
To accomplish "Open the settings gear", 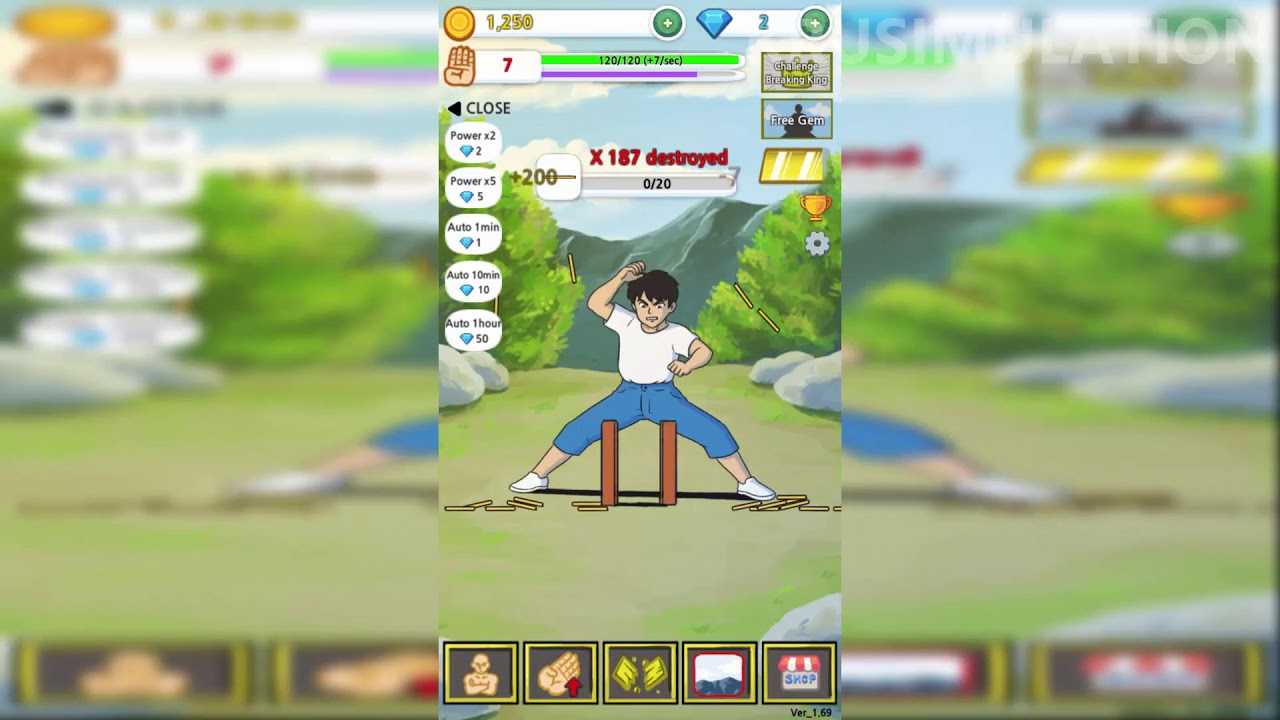I will point(816,243).
